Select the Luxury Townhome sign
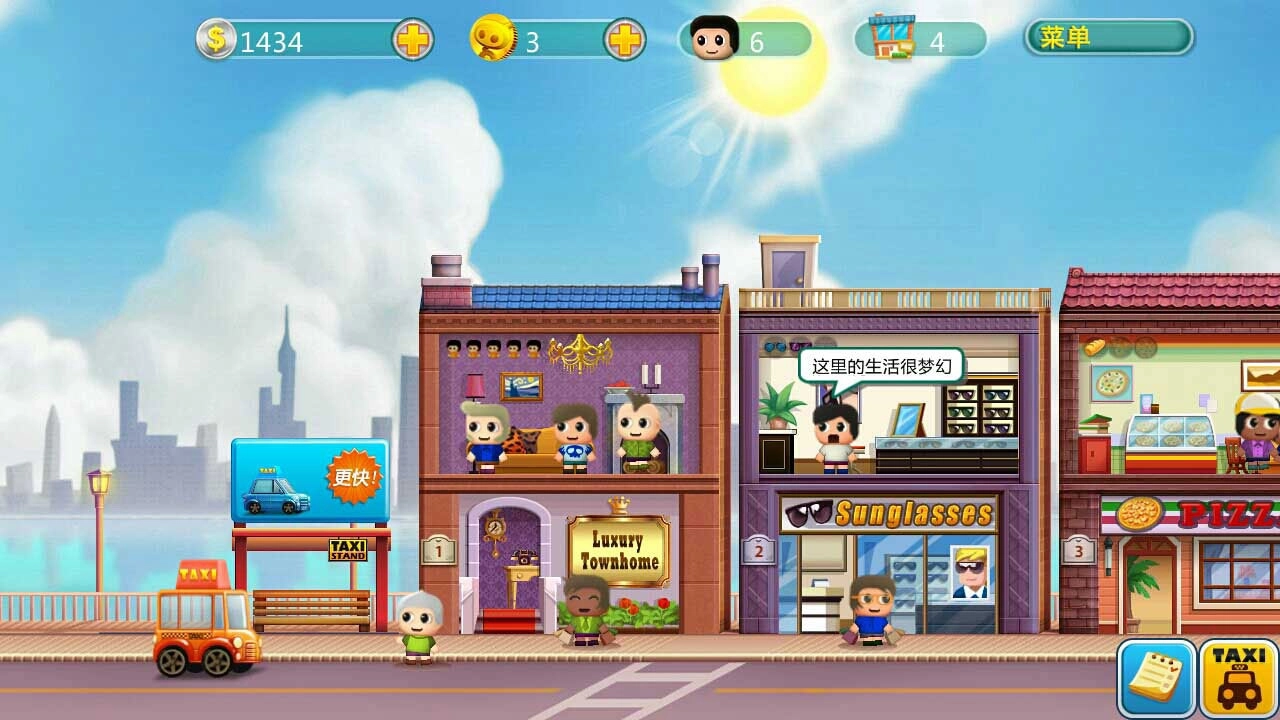 point(620,548)
